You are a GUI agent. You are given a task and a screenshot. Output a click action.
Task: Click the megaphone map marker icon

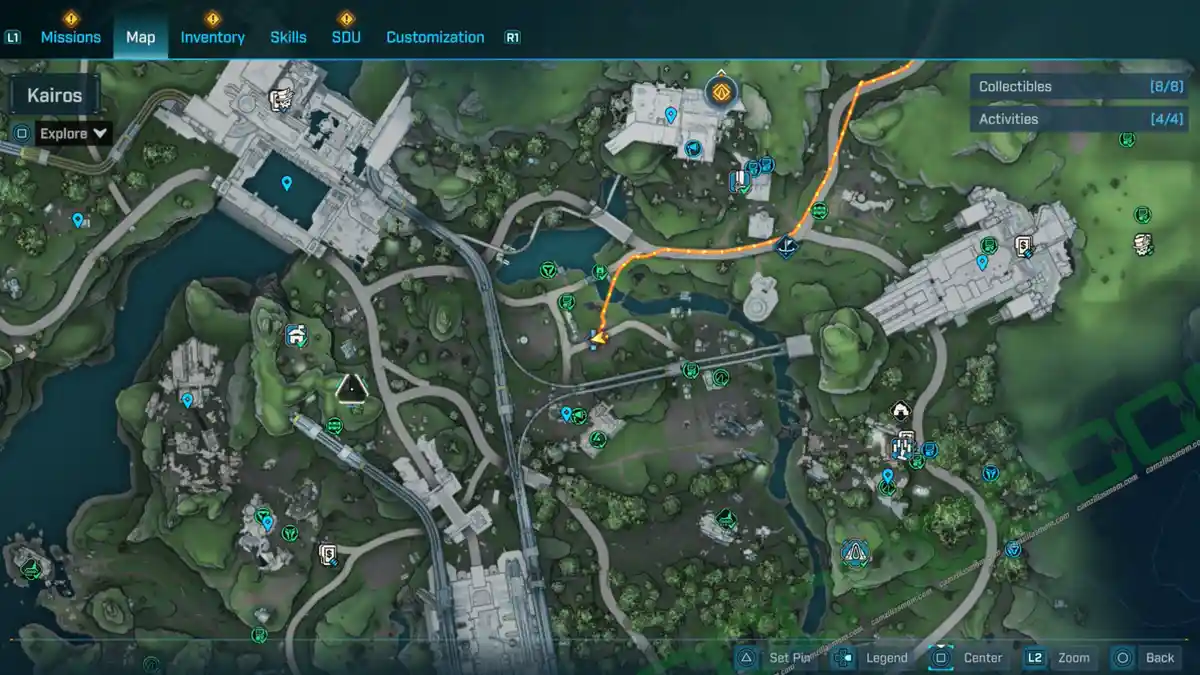click(x=691, y=150)
